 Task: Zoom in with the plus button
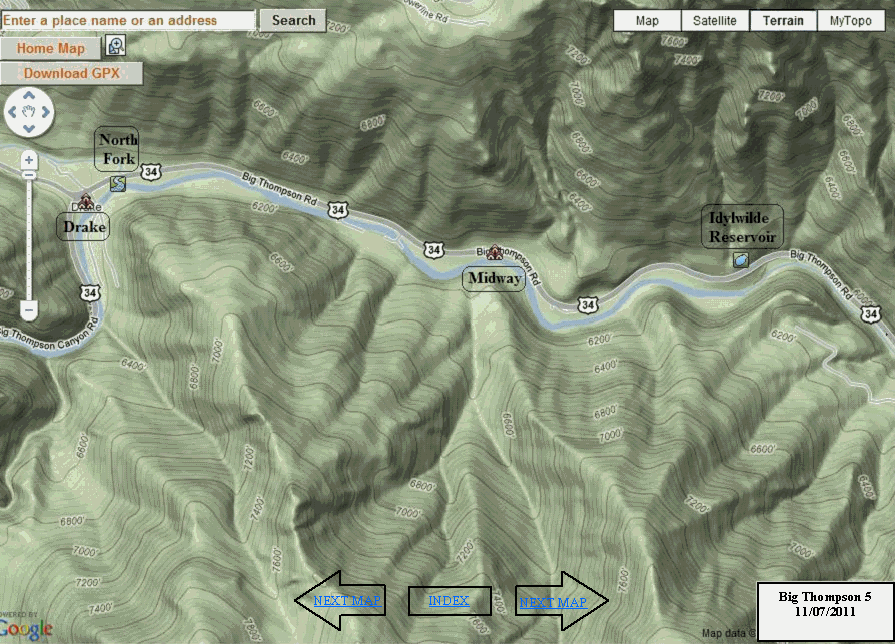coord(29,159)
